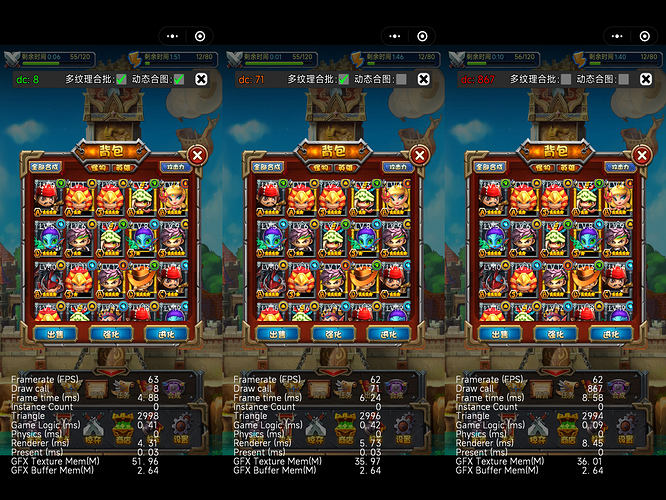Check 动态合图 in the dc: 867 panel
Image resolution: width=666 pixels, height=500 pixels.
[622, 78]
